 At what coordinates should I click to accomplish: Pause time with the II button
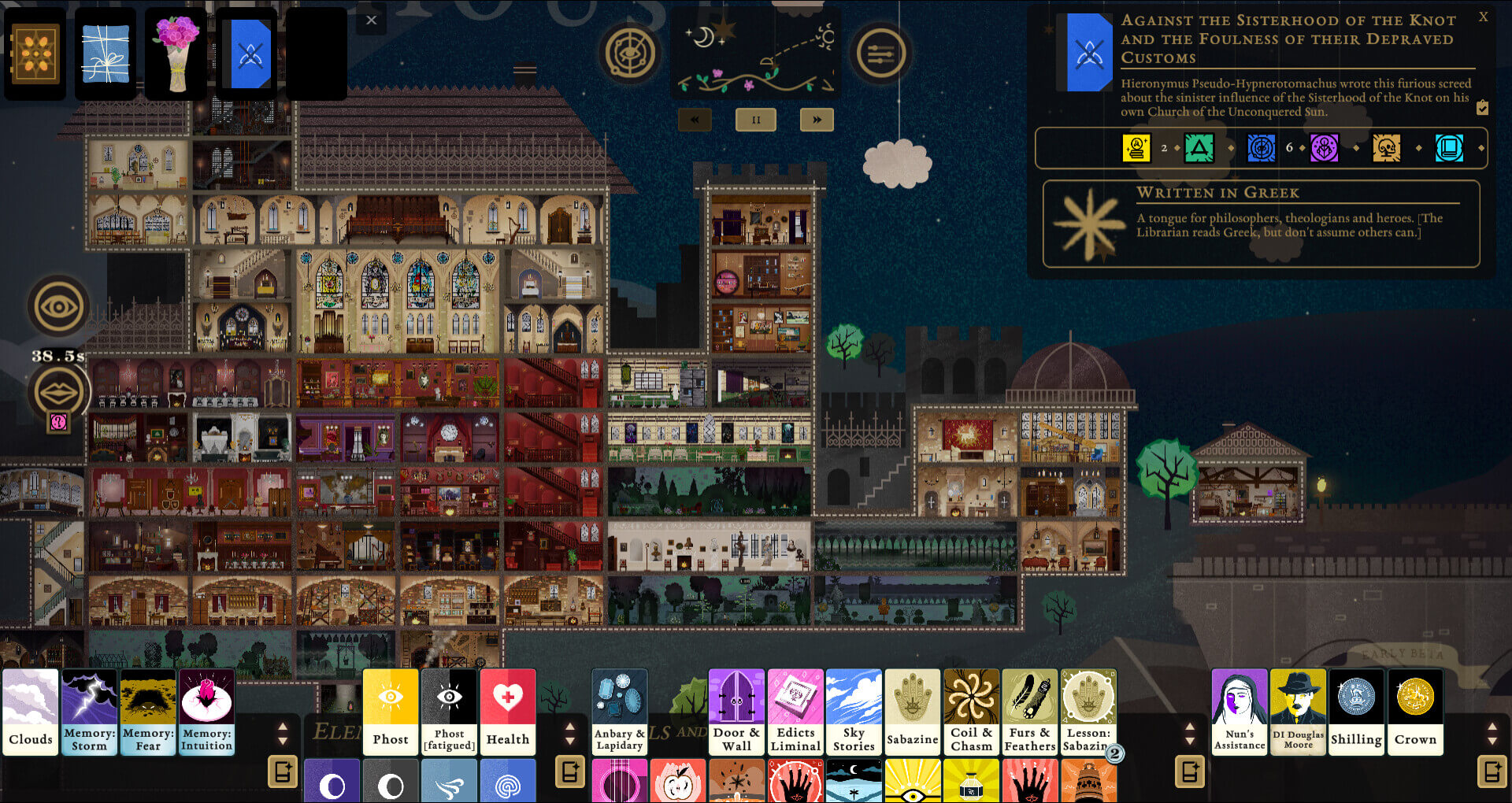755,120
